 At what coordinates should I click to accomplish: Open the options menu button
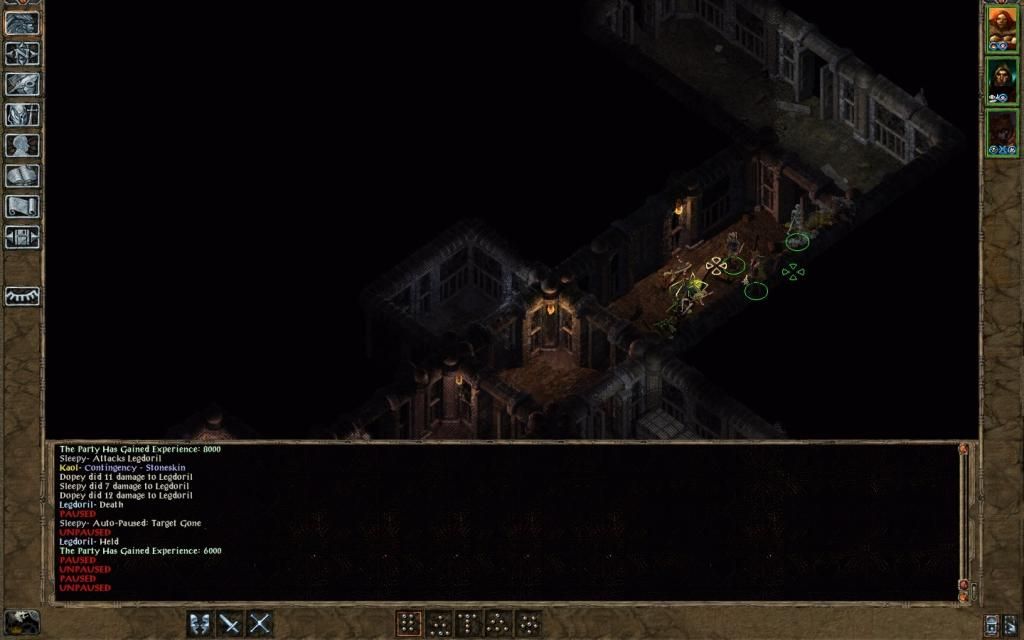22,238
